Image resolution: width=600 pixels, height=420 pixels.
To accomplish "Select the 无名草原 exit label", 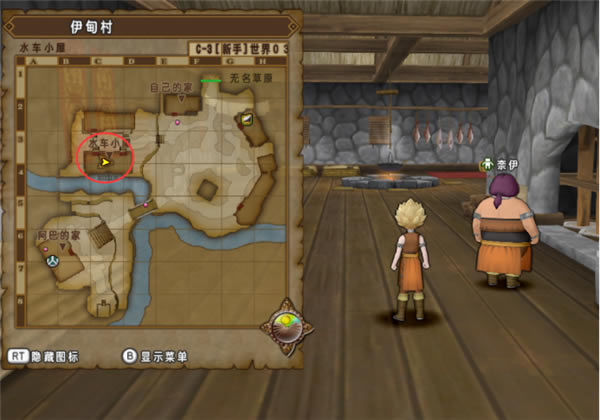I will tap(245, 77).
